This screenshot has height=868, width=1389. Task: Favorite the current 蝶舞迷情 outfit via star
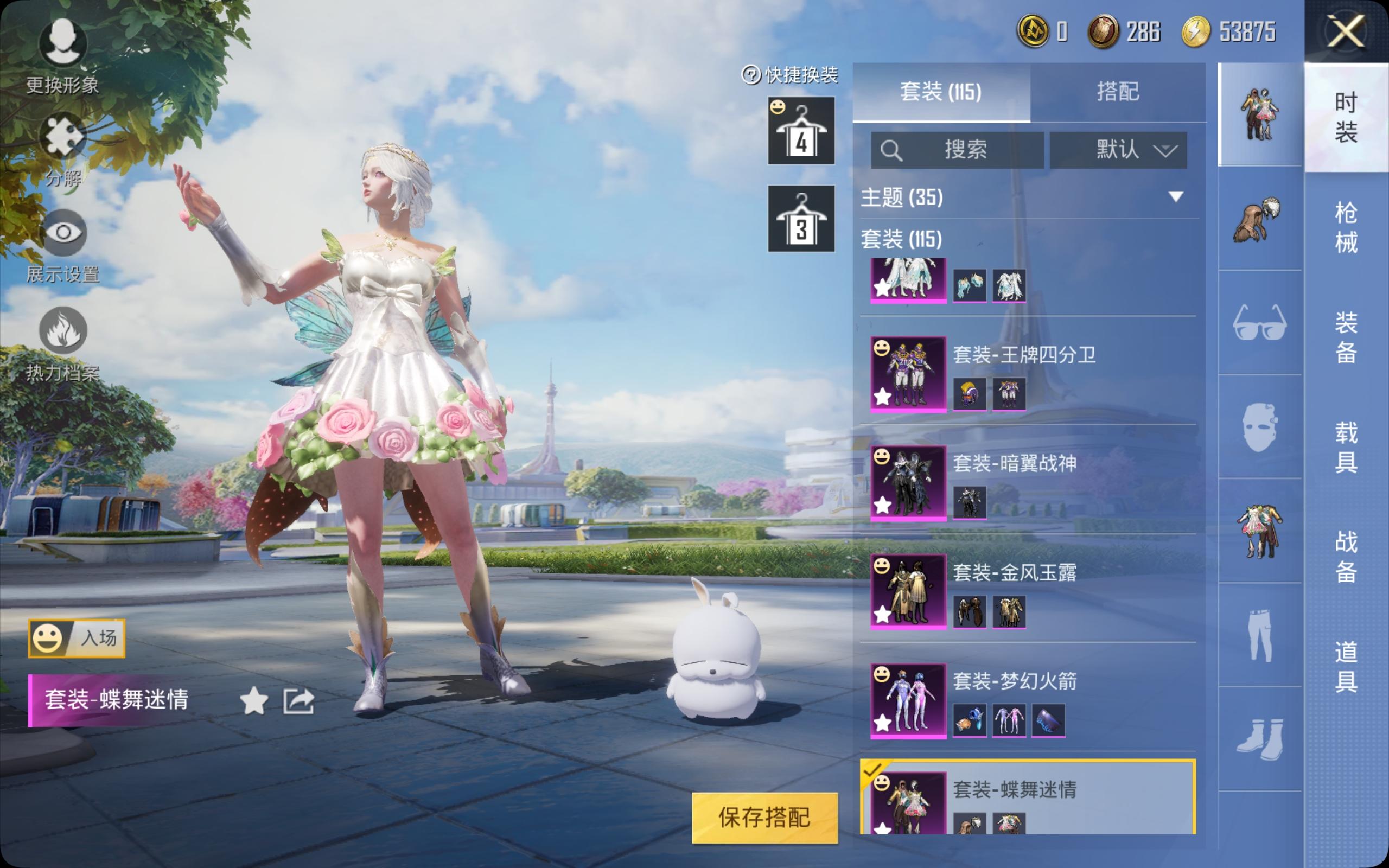pyautogui.click(x=253, y=701)
